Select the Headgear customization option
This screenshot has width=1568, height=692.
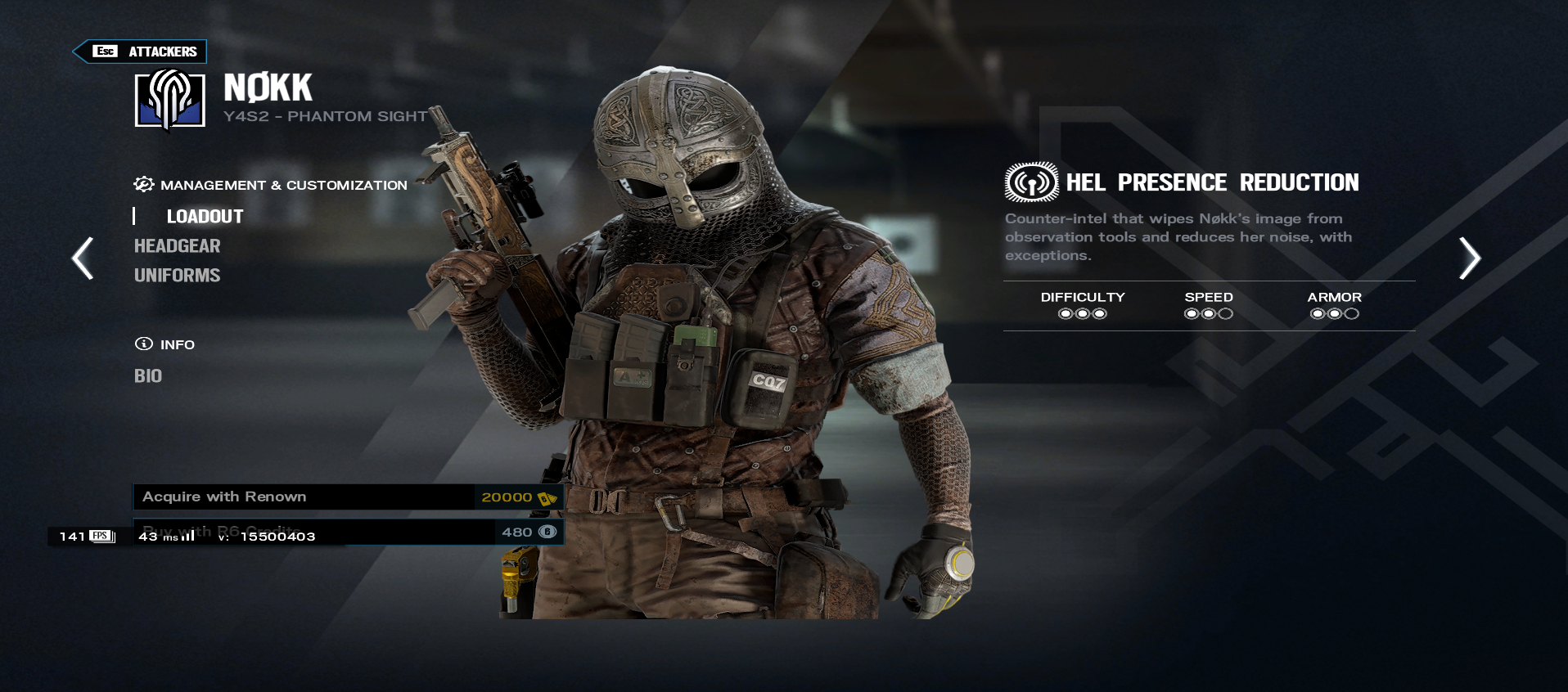[x=177, y=246]
